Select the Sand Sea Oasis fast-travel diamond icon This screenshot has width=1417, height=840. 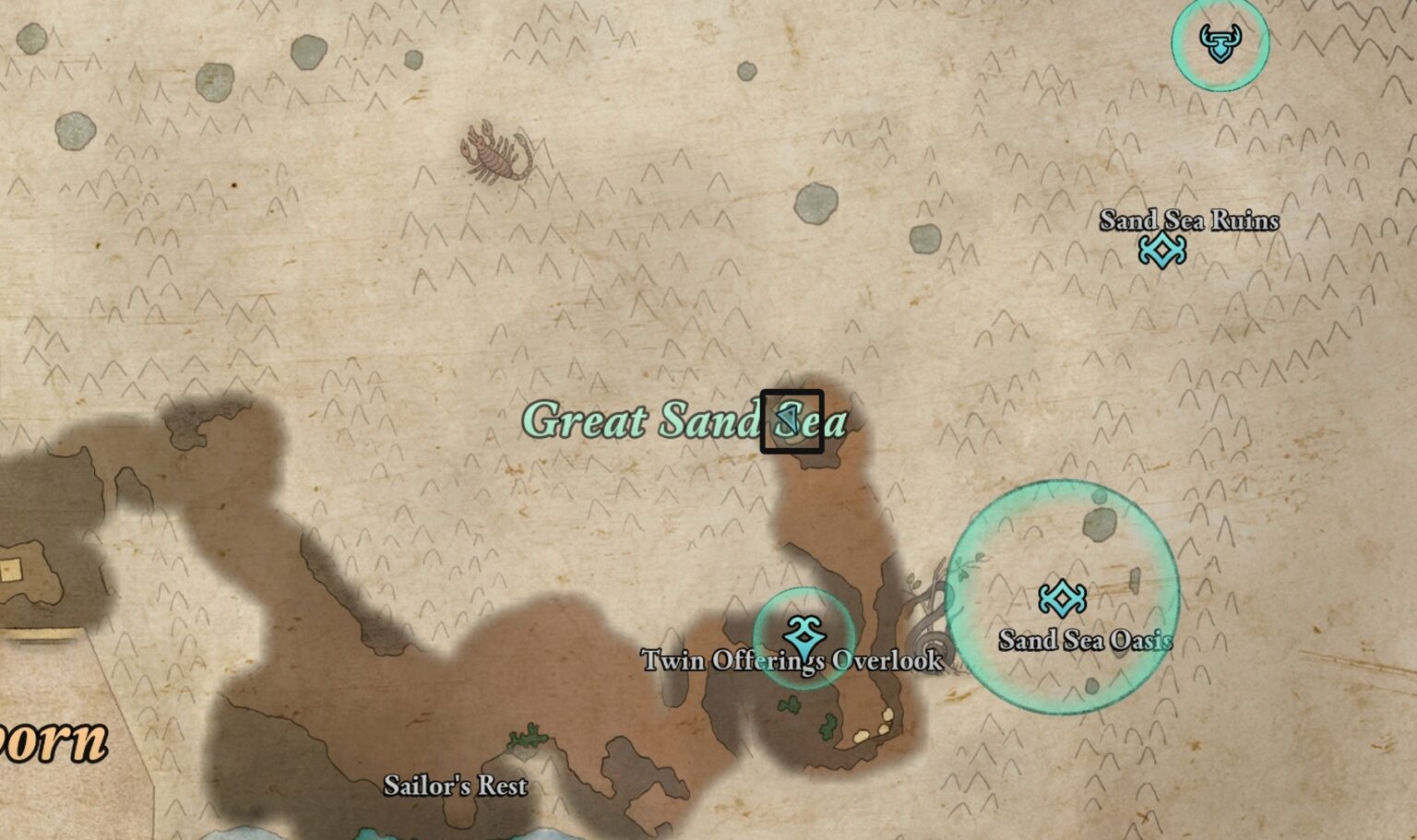coord(1063,598)
